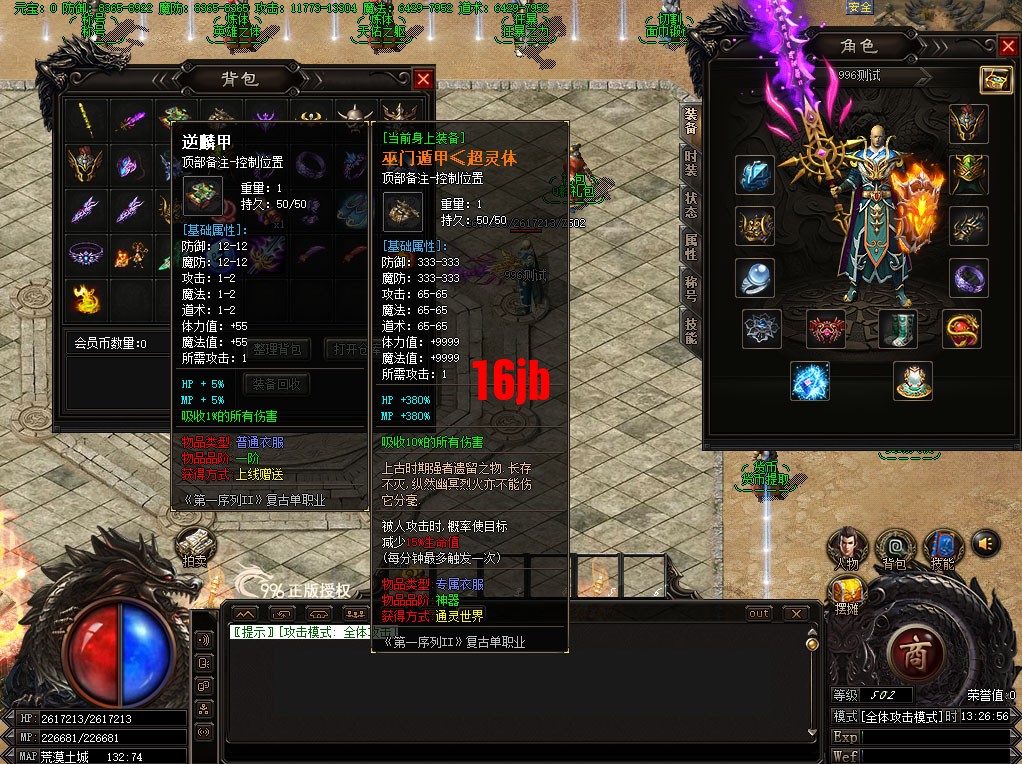The width and height of the screenshot is (1022, 764).
Task: Choose the yellow flame item in backpack
Action: tap(85, 297)
